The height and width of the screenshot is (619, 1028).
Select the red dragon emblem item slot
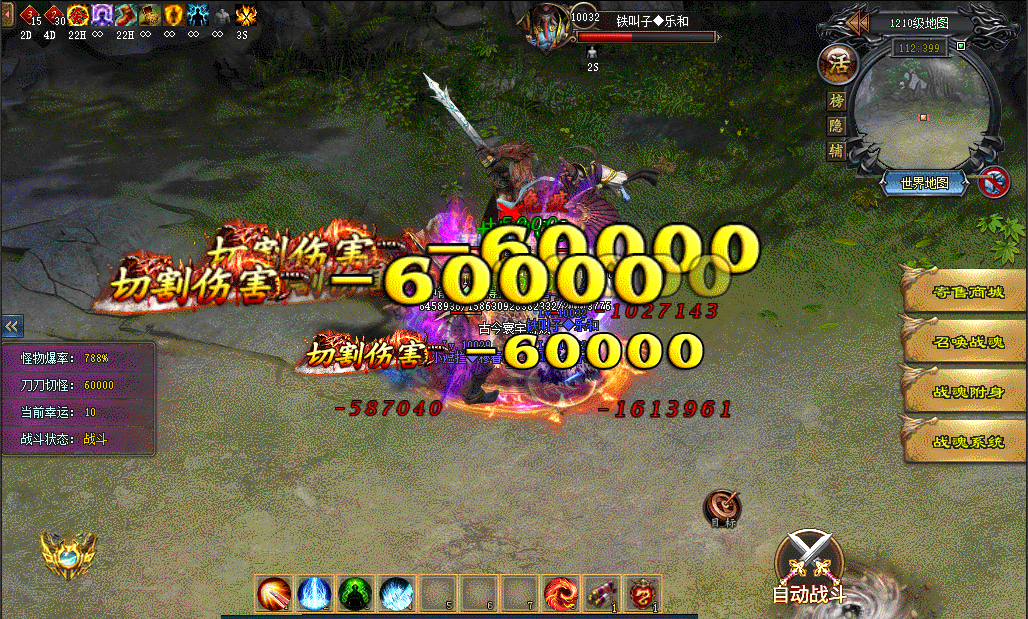642,594
